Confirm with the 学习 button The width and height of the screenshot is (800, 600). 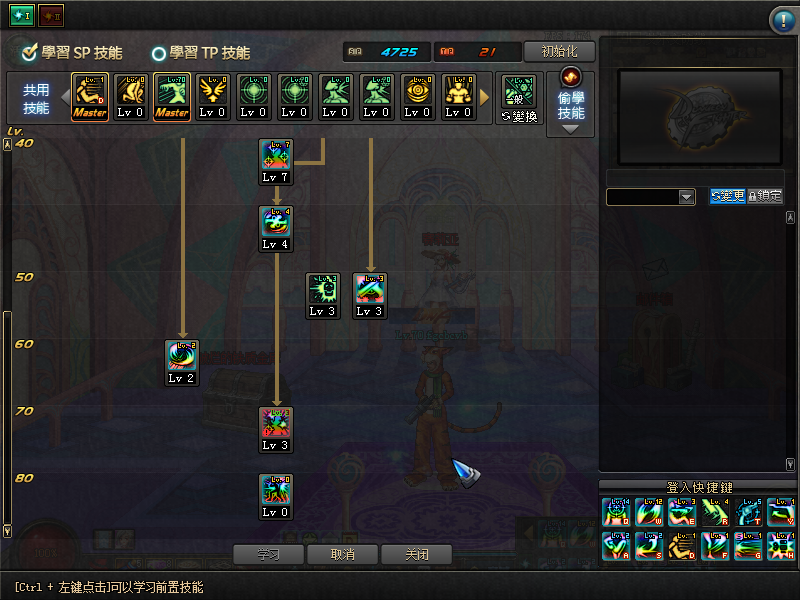point(267,554)
